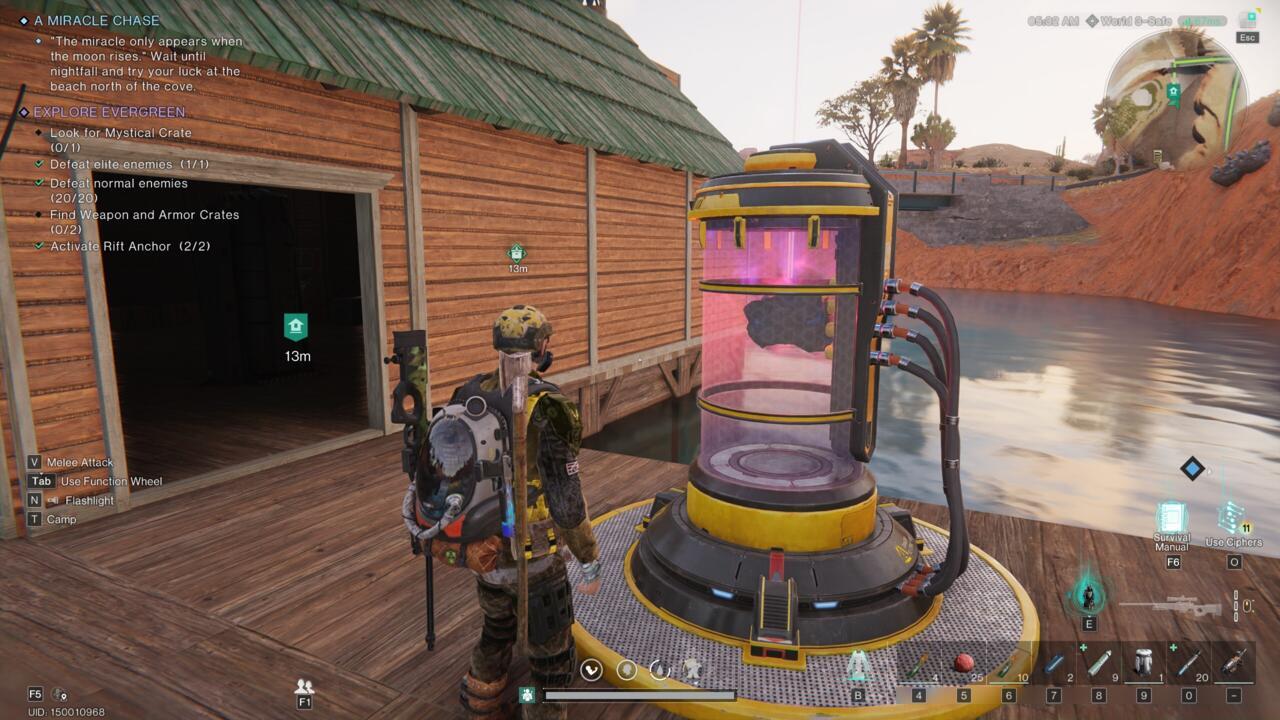Click the deployable item in slot B
The width and height of the screenshot is (1280, 720).
click(857, 667)
